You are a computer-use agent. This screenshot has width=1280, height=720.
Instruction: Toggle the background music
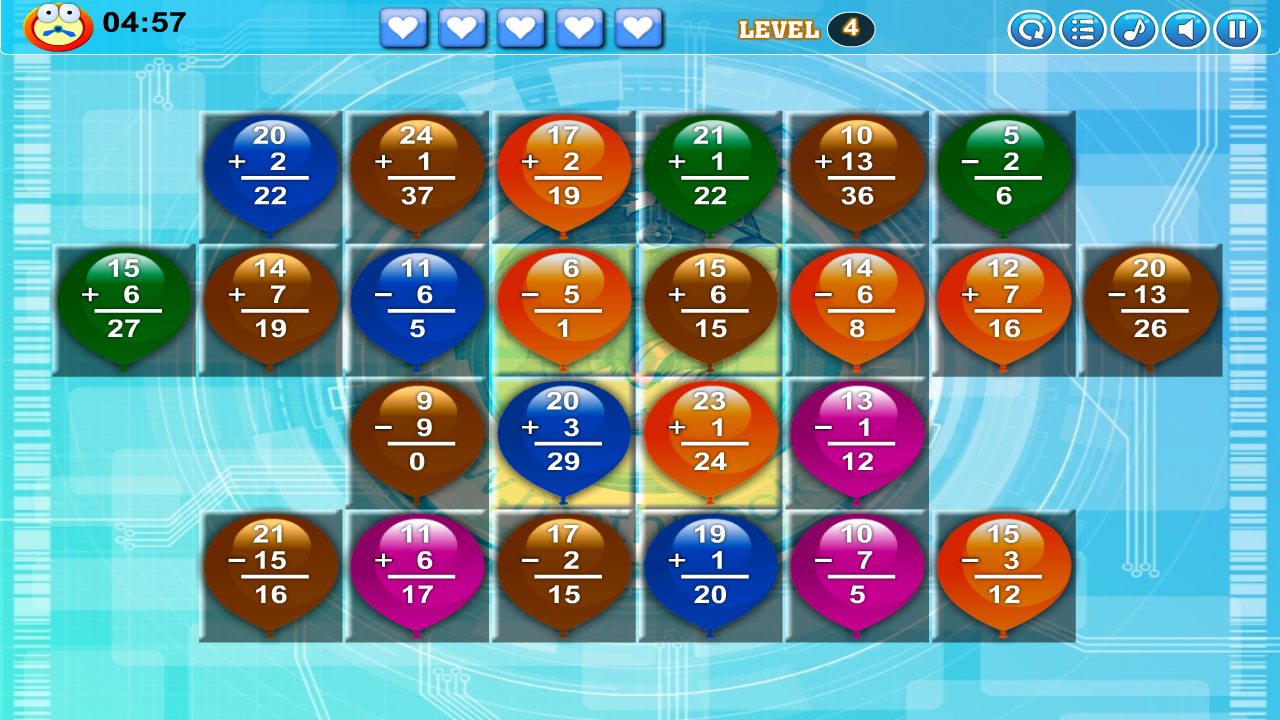click(1134, 29)
